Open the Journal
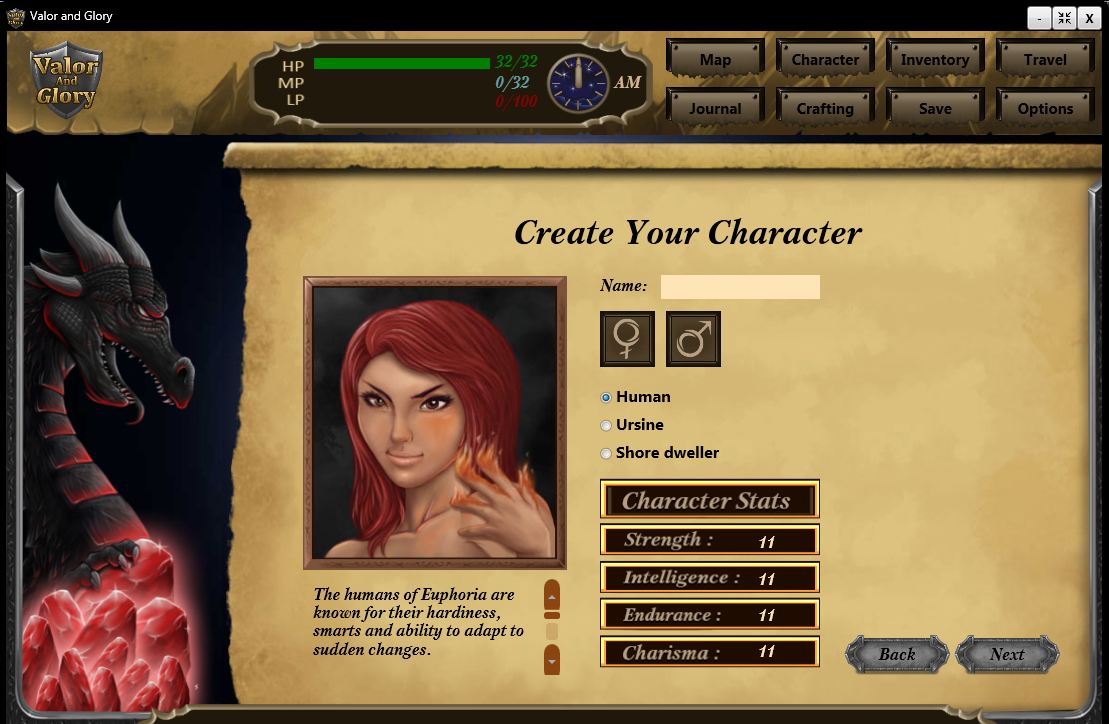 tap(715, 108)
